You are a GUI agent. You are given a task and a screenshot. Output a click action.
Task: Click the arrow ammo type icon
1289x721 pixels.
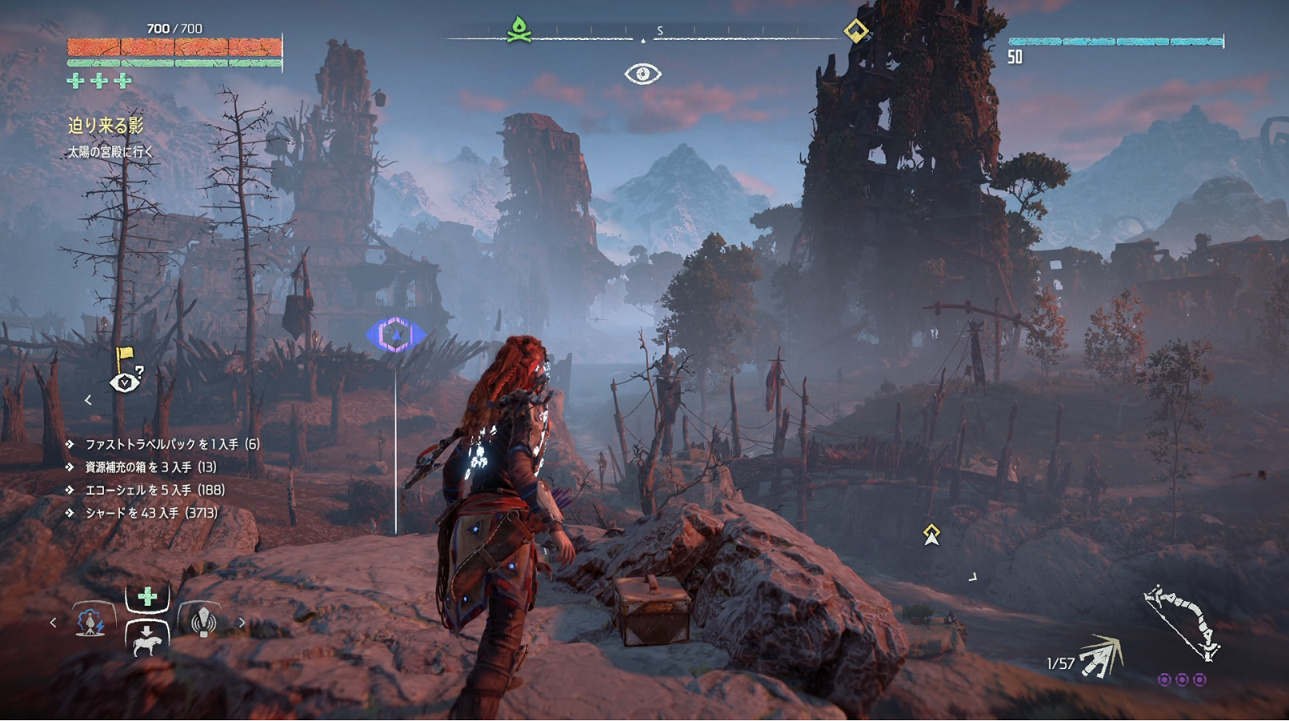[1100, 656]
